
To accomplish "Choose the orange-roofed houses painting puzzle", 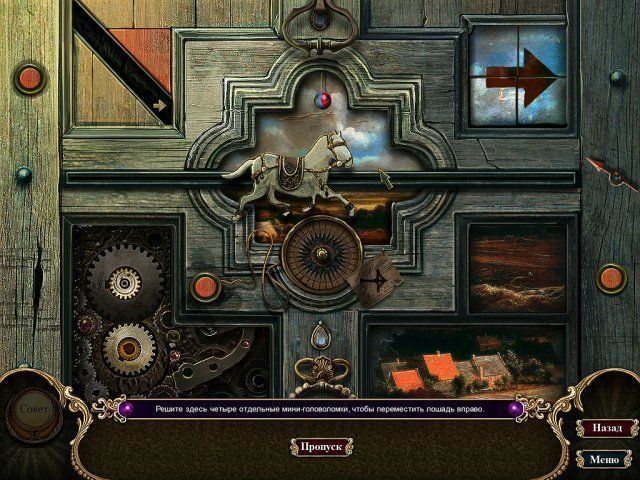I will [x=446, y=362].
